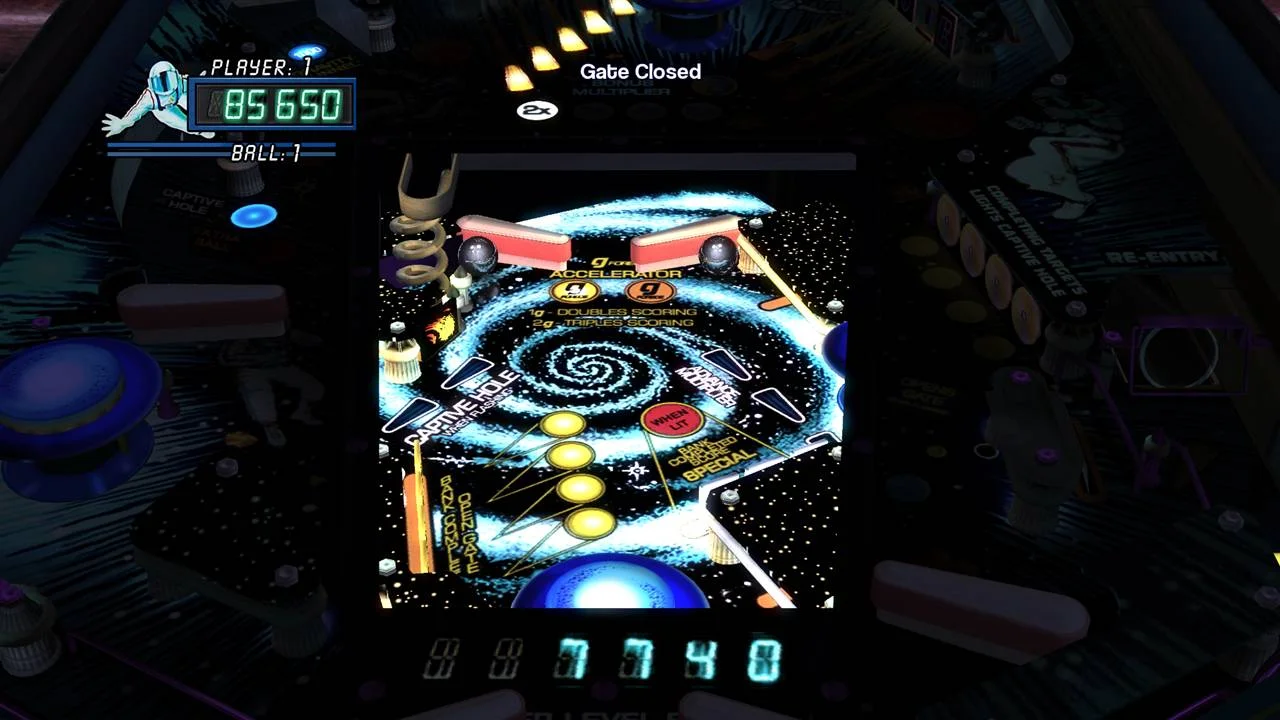Click the red WHEN LIT special lamp
Viewport: 1280px width, 720px height.
(672, 418)
